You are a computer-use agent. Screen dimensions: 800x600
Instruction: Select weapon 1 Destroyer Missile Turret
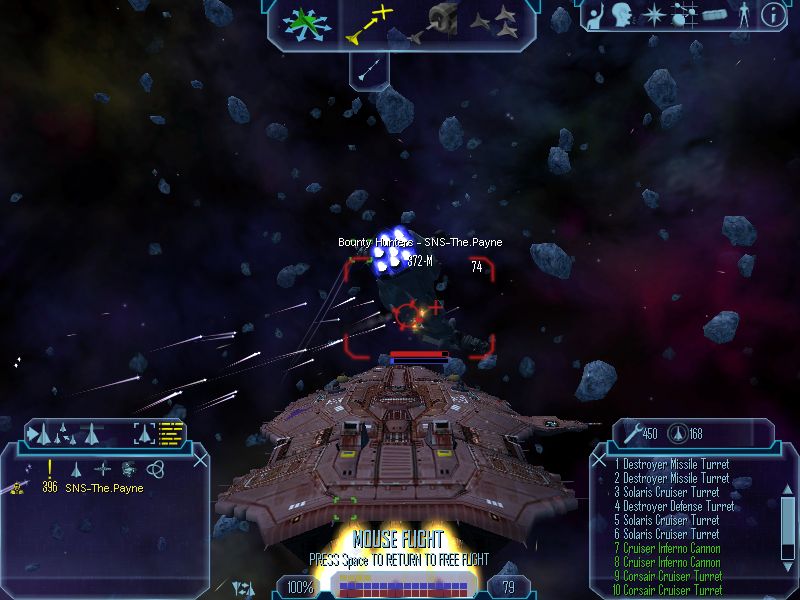click(672, 465)
